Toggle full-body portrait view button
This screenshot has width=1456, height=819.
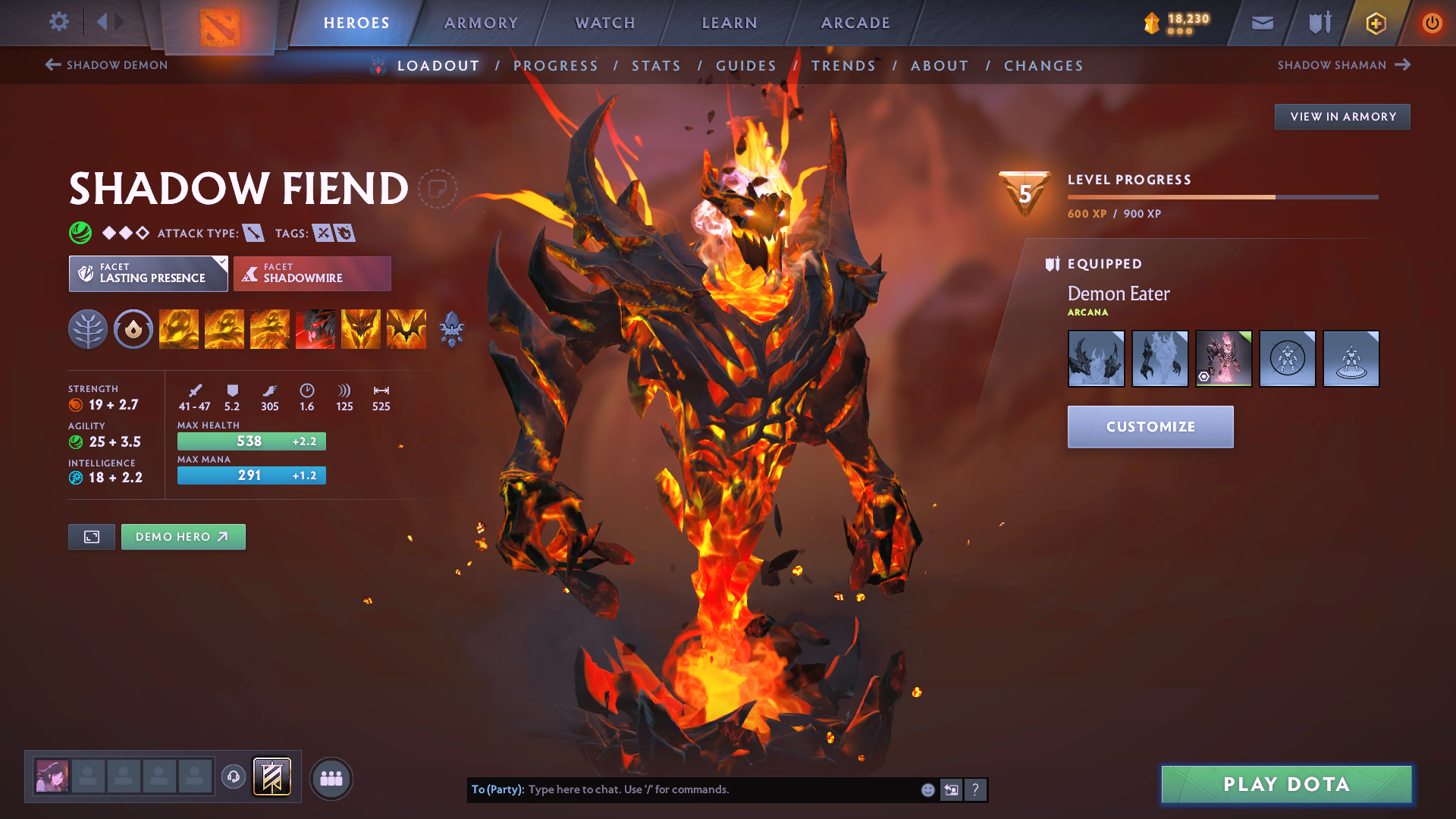(x=91, y=536)
